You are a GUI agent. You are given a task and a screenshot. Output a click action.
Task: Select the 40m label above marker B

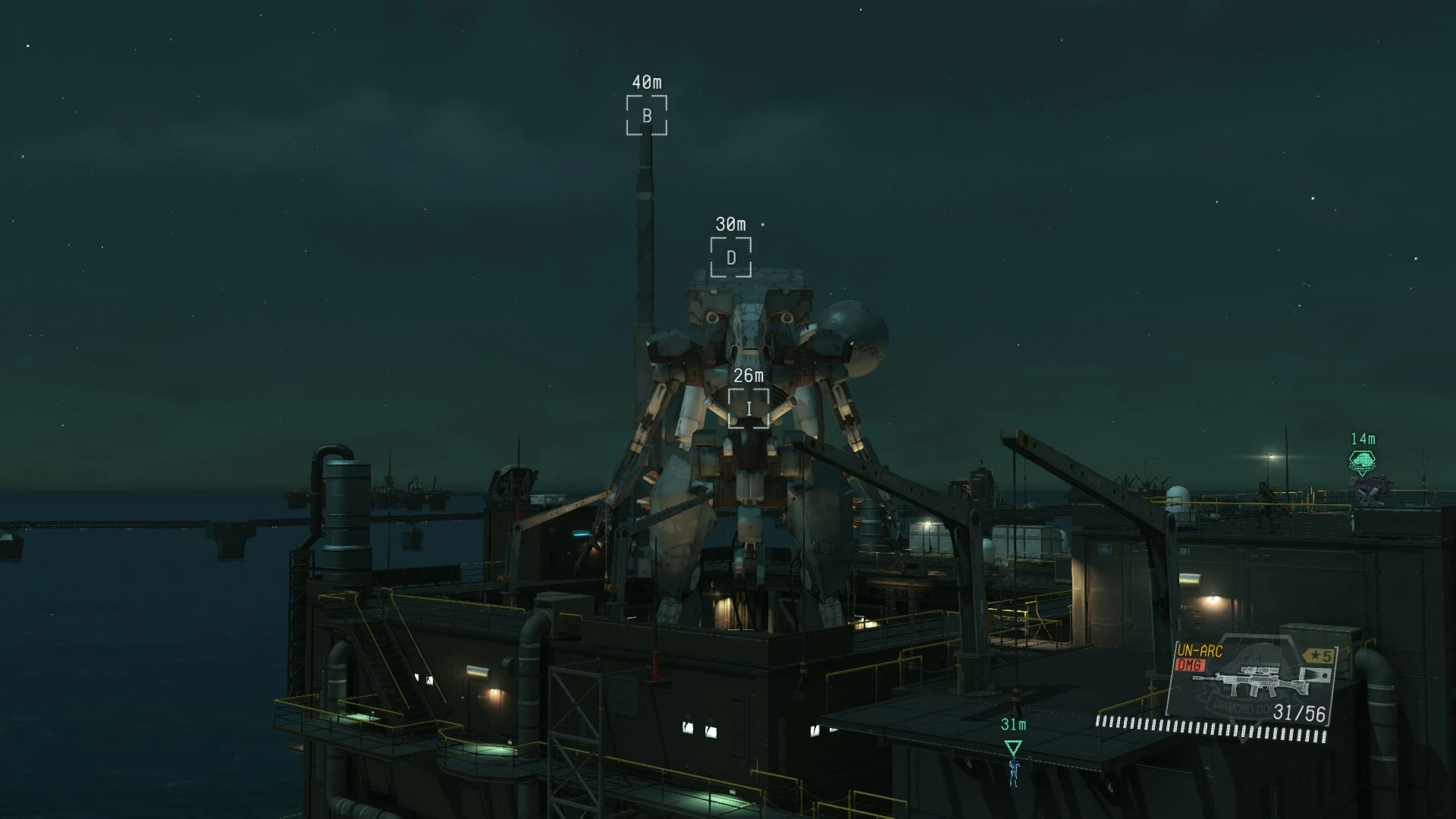tap(645, 82)
